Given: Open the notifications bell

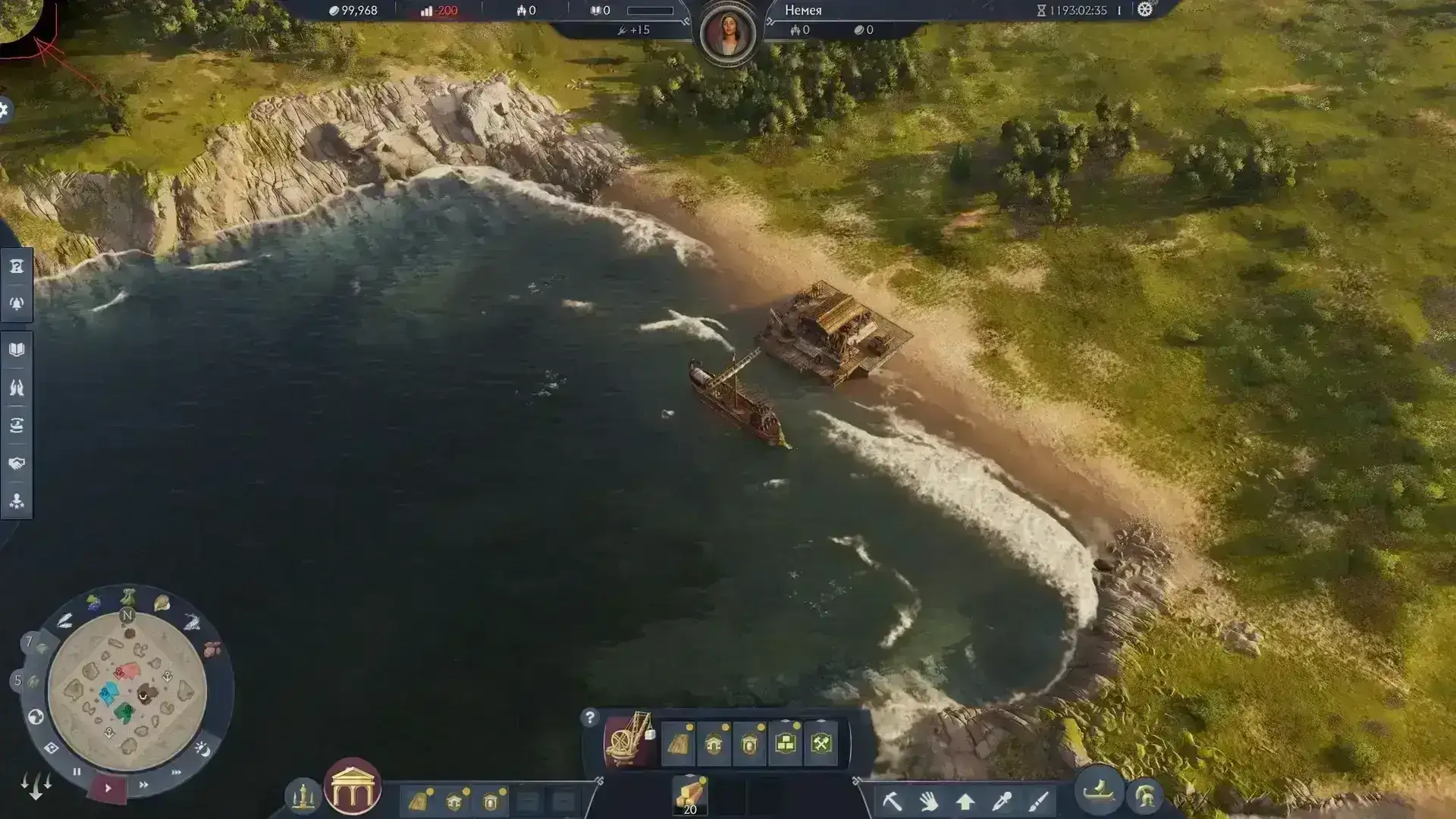Looking at the screenshot, I should click(17, 304).
